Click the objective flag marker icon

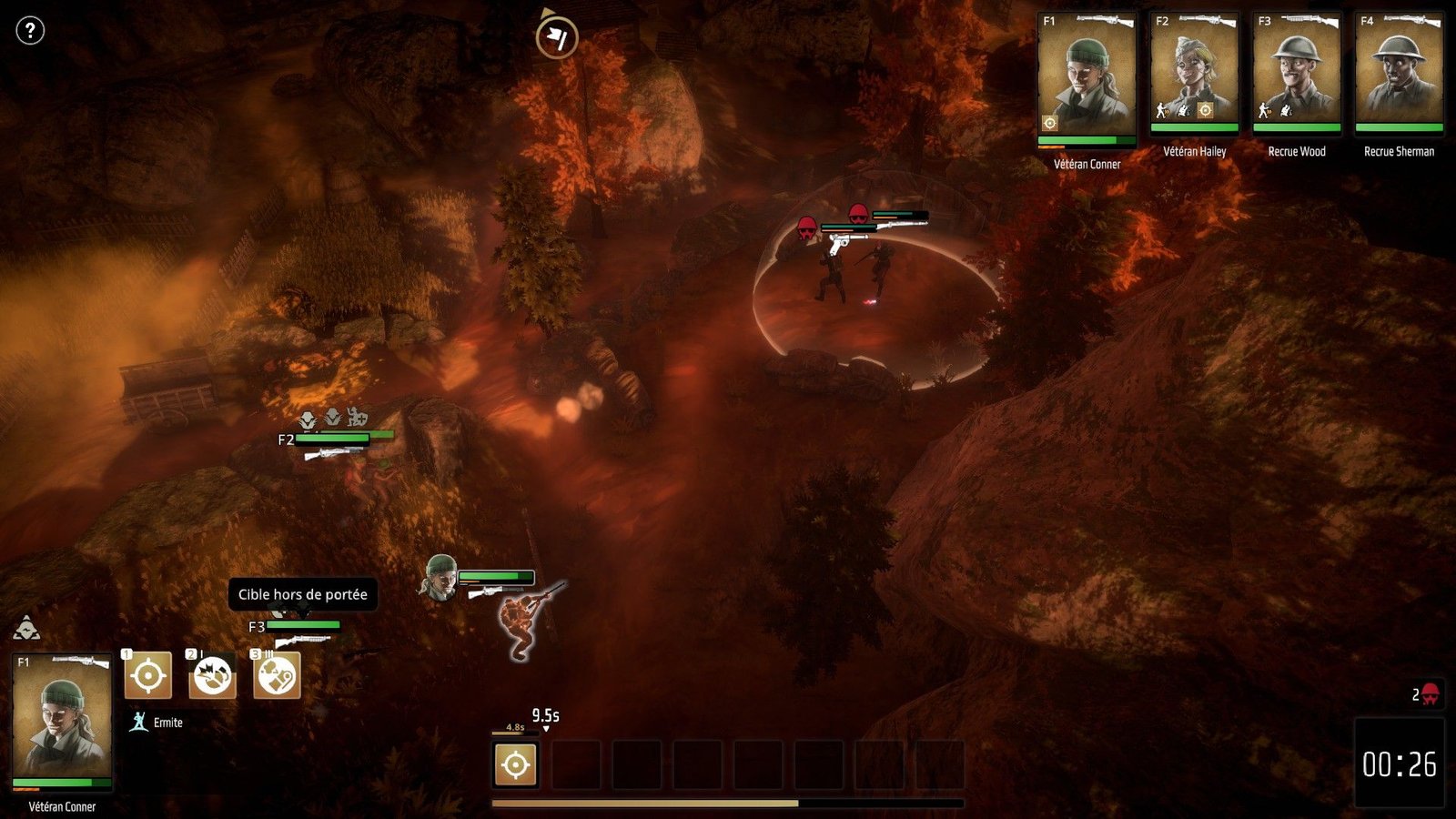[x=556, y=38]
